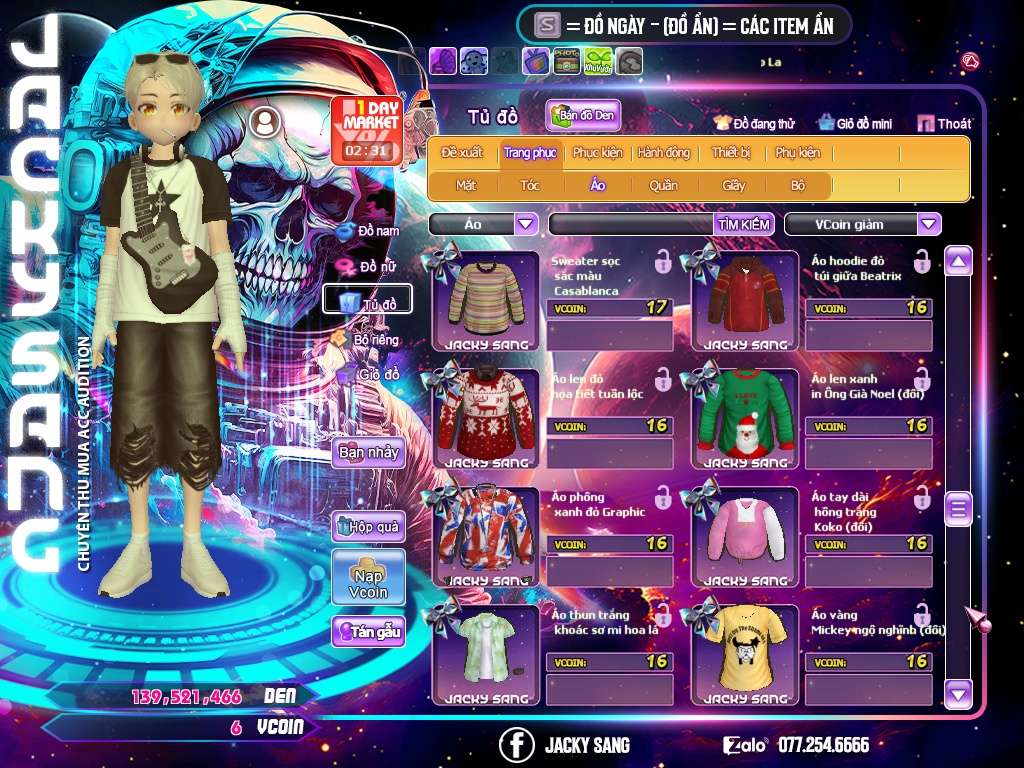1024x768 pixels.
Task: Open Giỏ đồ mini cart
Action: [854, 124]
